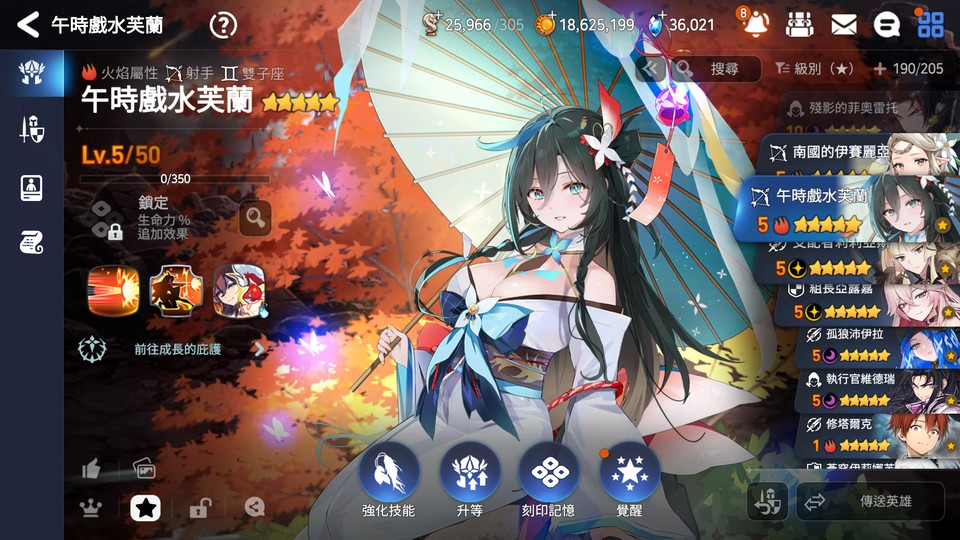
Task: Click the 傳送英雄 transfer hero button
Action: point(869,502)
